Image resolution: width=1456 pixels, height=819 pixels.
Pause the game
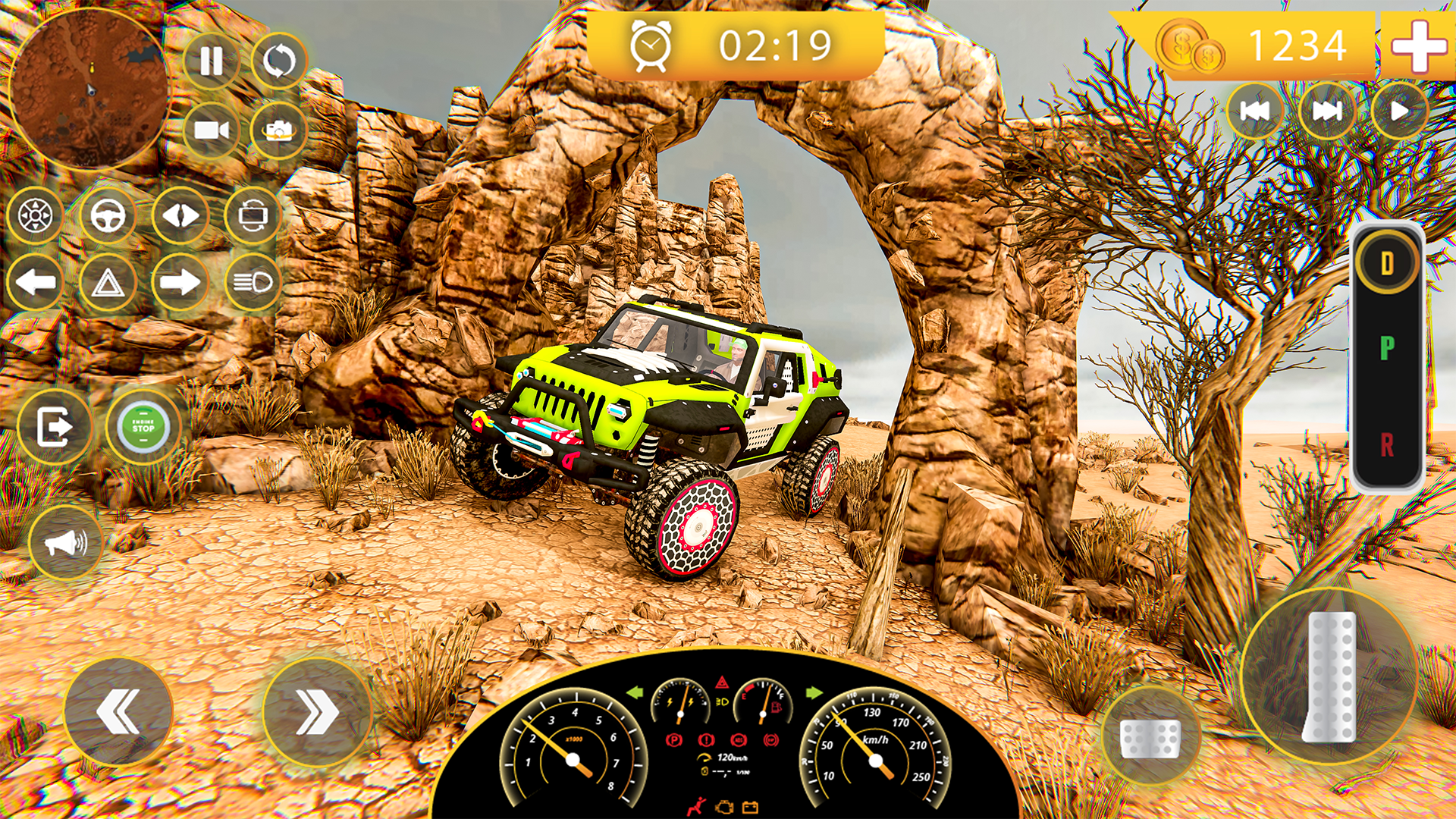click(x=211, y=59)
